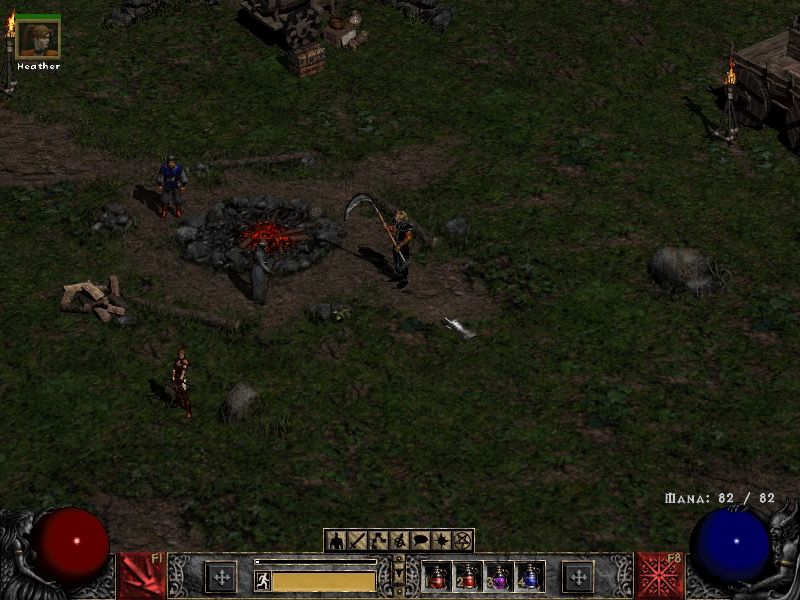The height and width of the screenshot is (600, 800).
Task: Open the game menu pentagram icon
Action: (462, 541)
